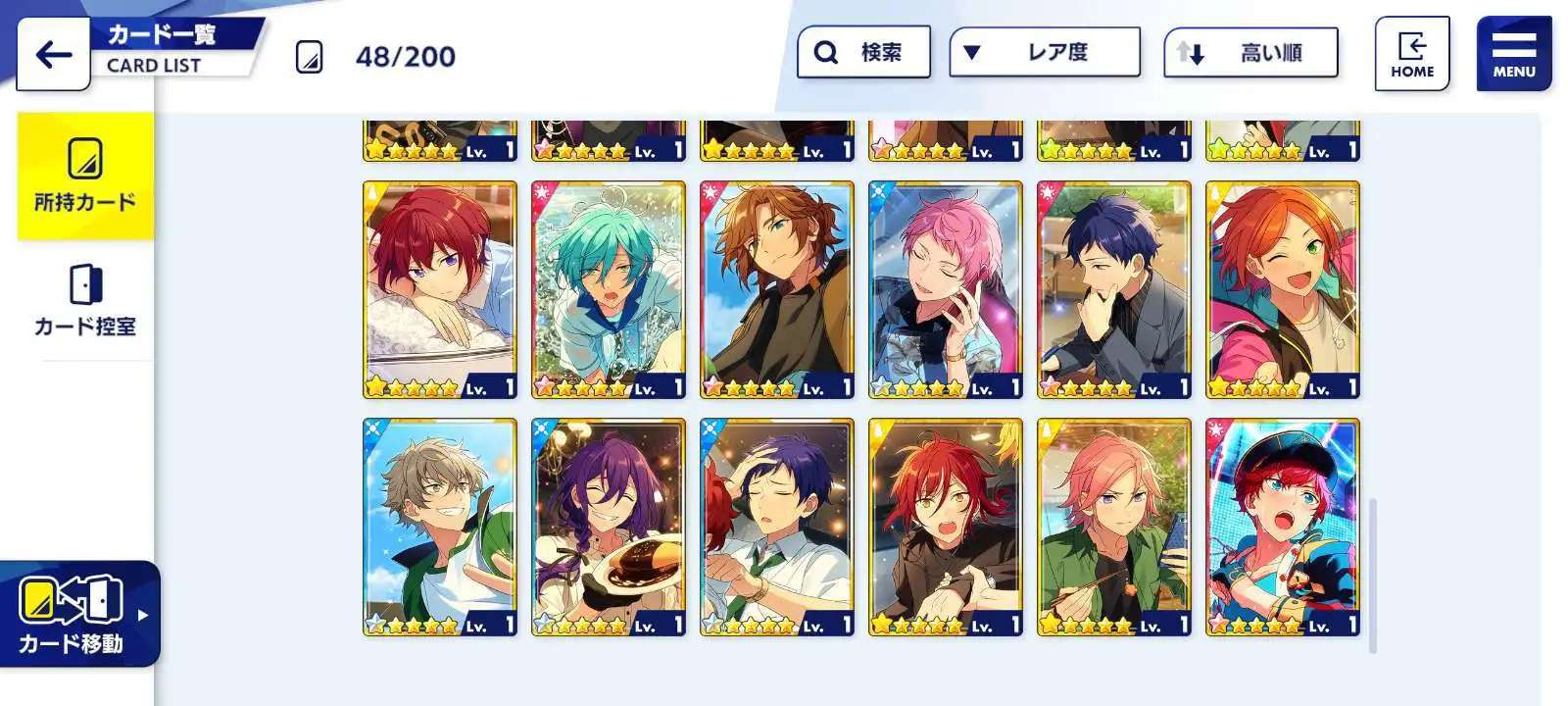Select the dark-haired man in gray suit card
Viewport: 1568px width, 706px height.
pos(1113,289)
